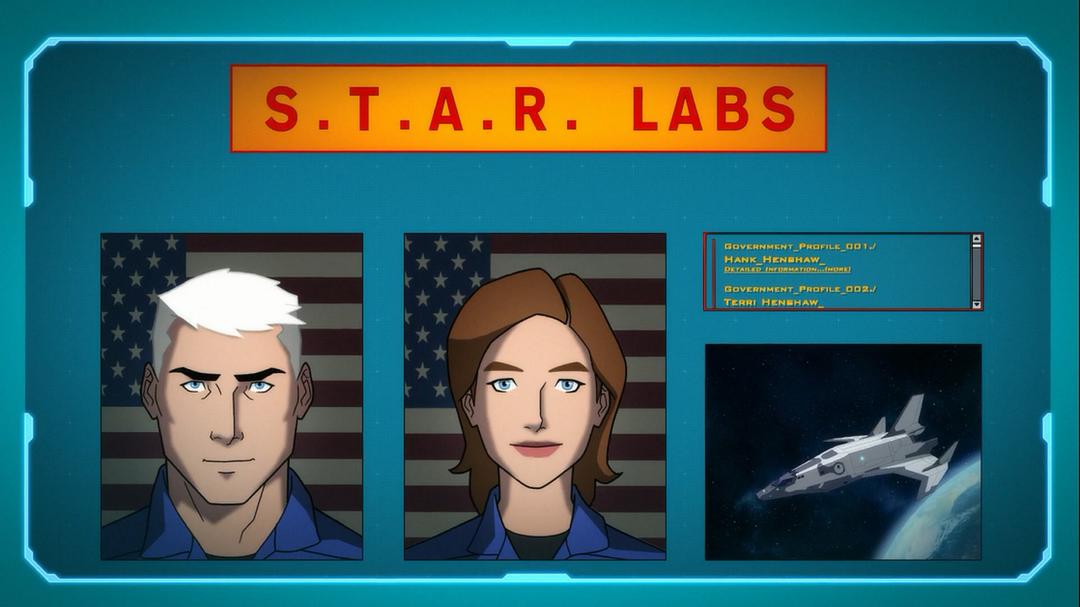Click the profile list scroll-down arrow
This screenshot has height=607, width=1080.
(x=976, y=304)
